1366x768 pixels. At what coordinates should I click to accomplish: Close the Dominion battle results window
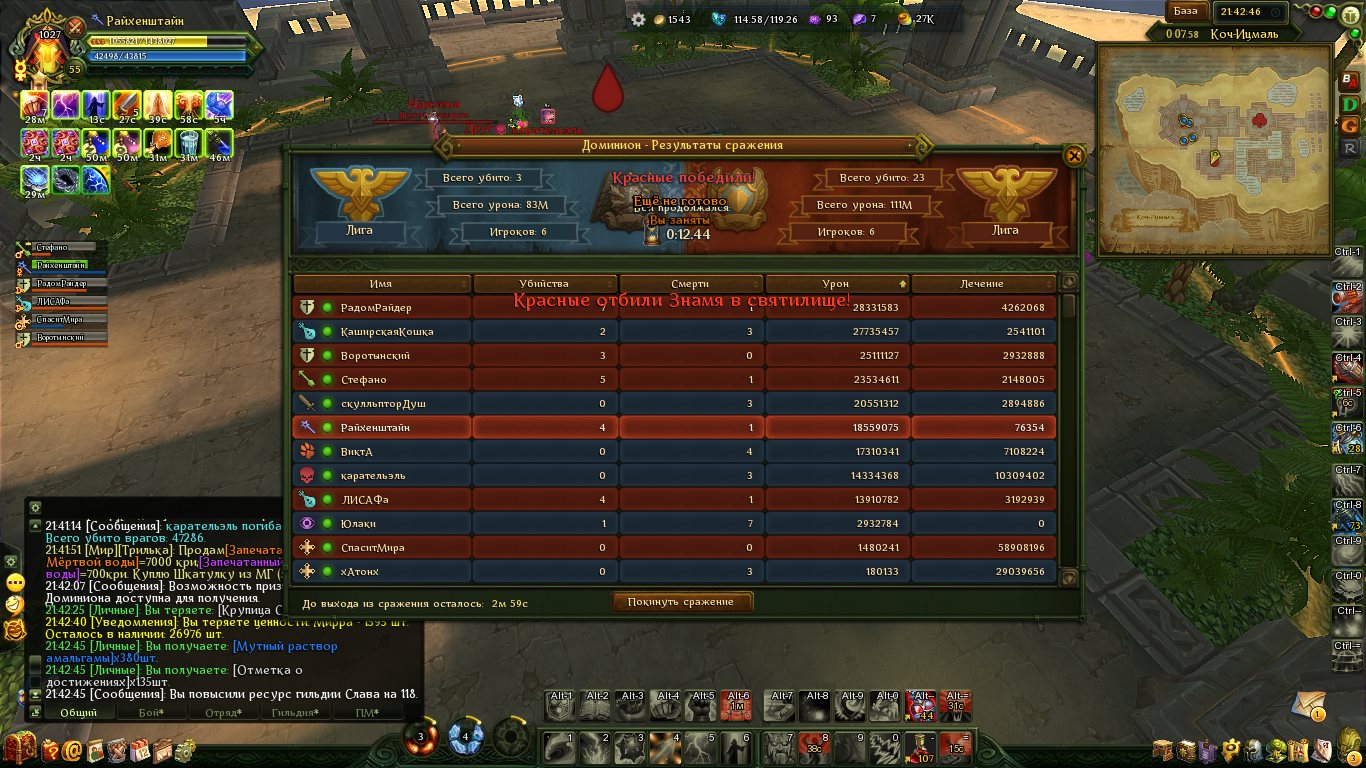pos(1073,156)
